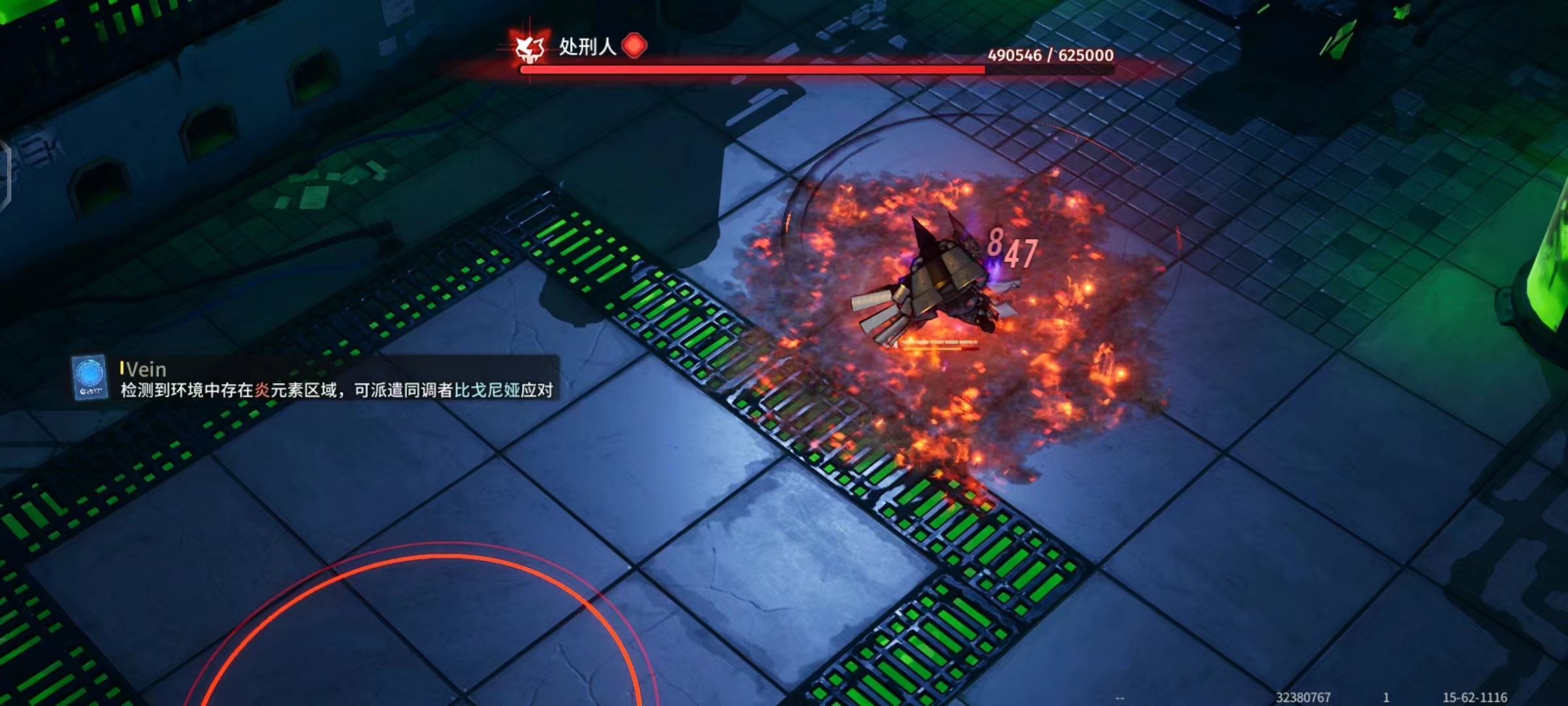Tap the red octagon icon beside 处刑人
1568x706 pixels.
coord(634,46)
